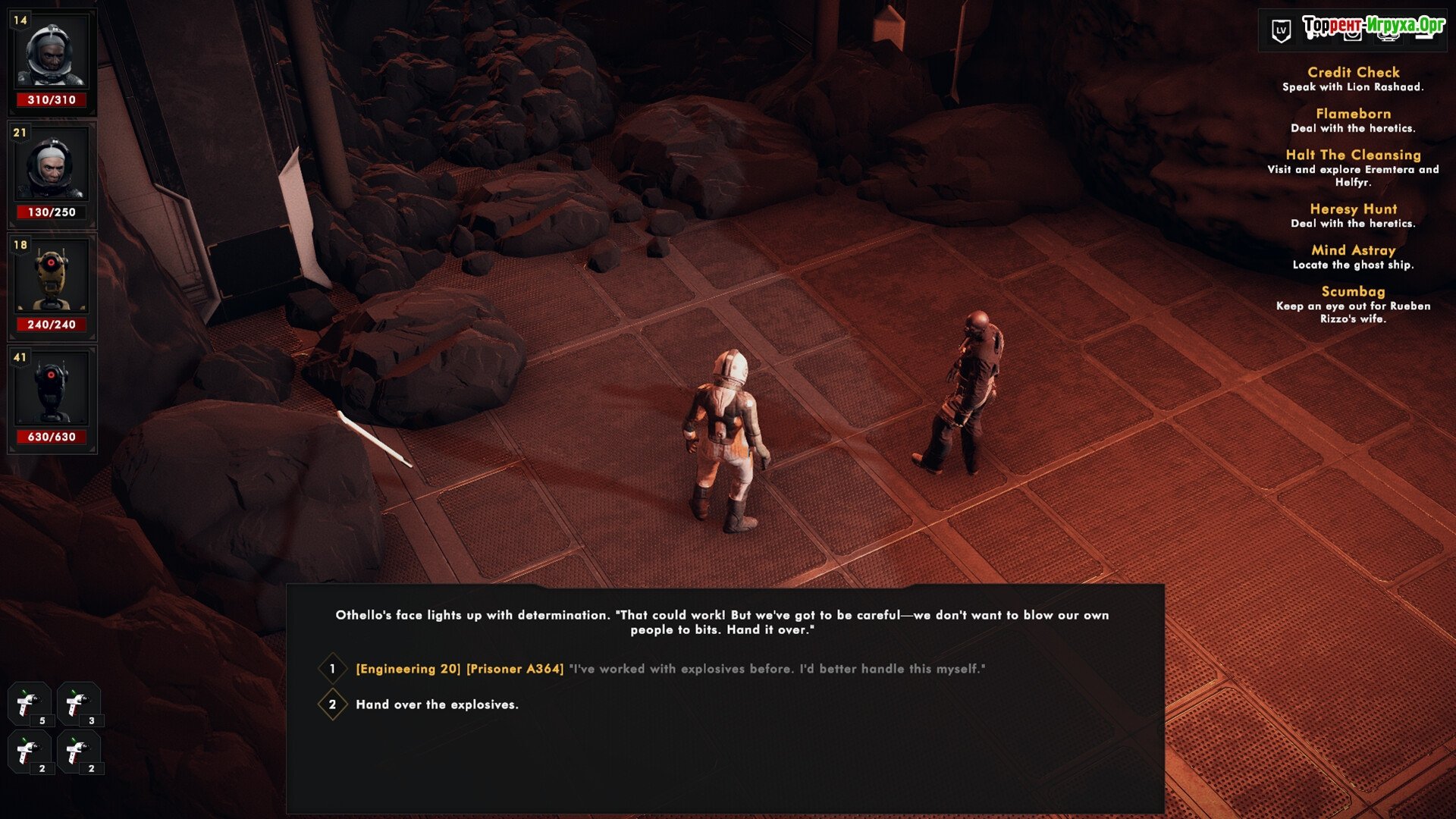Use the injector item with count 3
The image size is (1456, 819).
(78, 704)
